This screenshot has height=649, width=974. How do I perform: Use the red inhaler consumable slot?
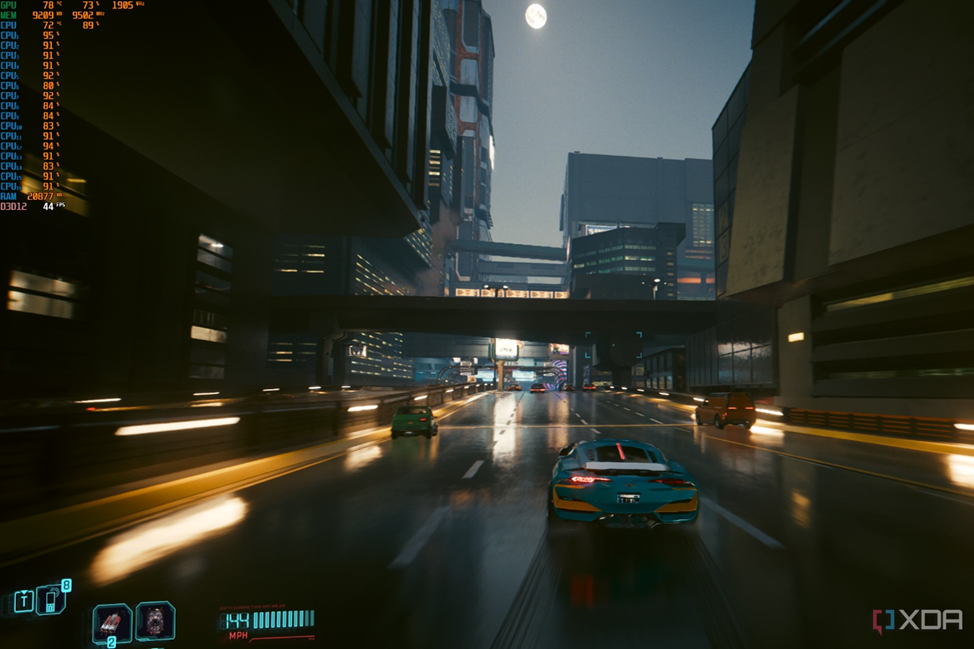(111, 623)
